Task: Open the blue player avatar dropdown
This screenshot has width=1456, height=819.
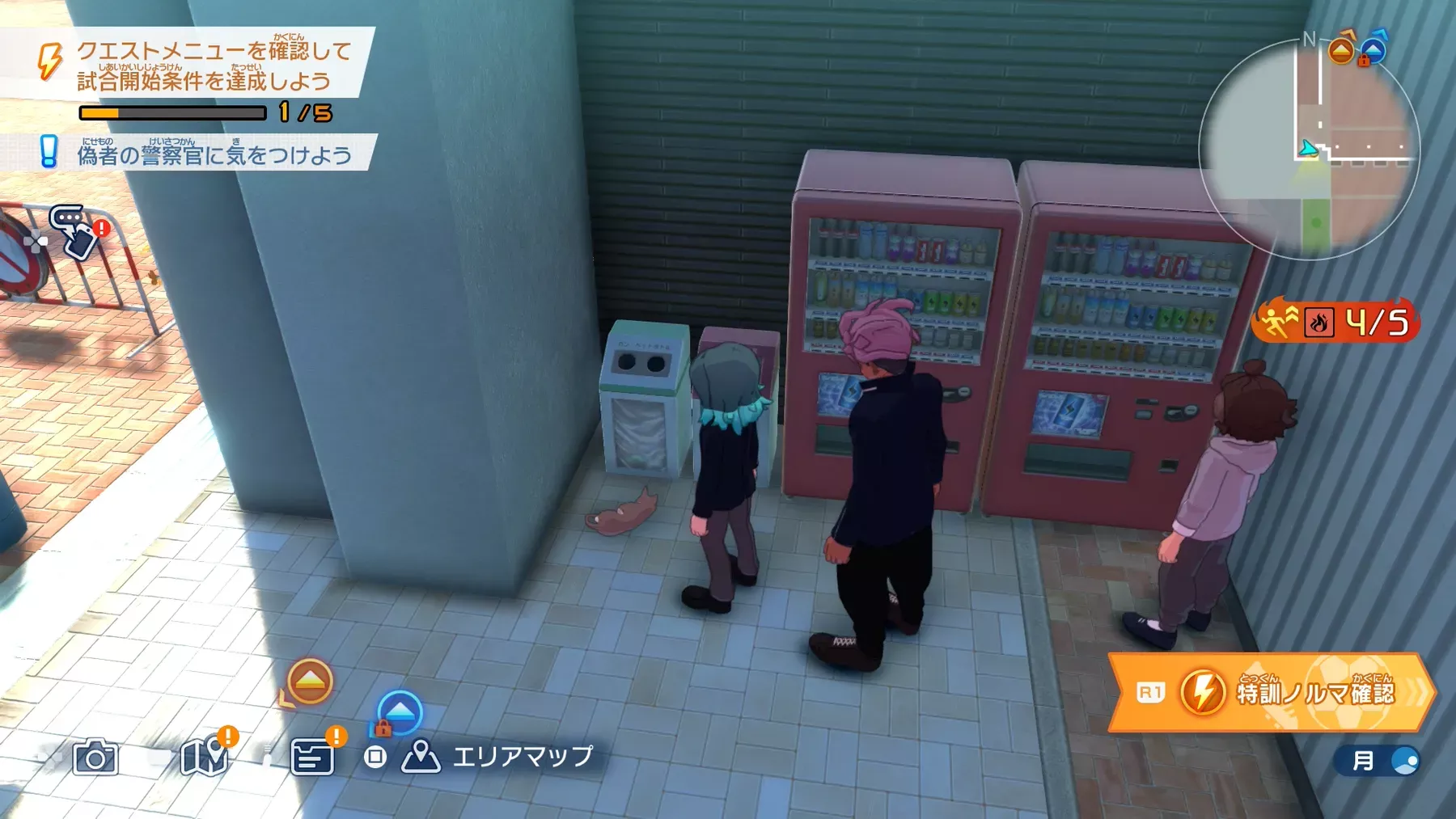Action: (1405, 760)
